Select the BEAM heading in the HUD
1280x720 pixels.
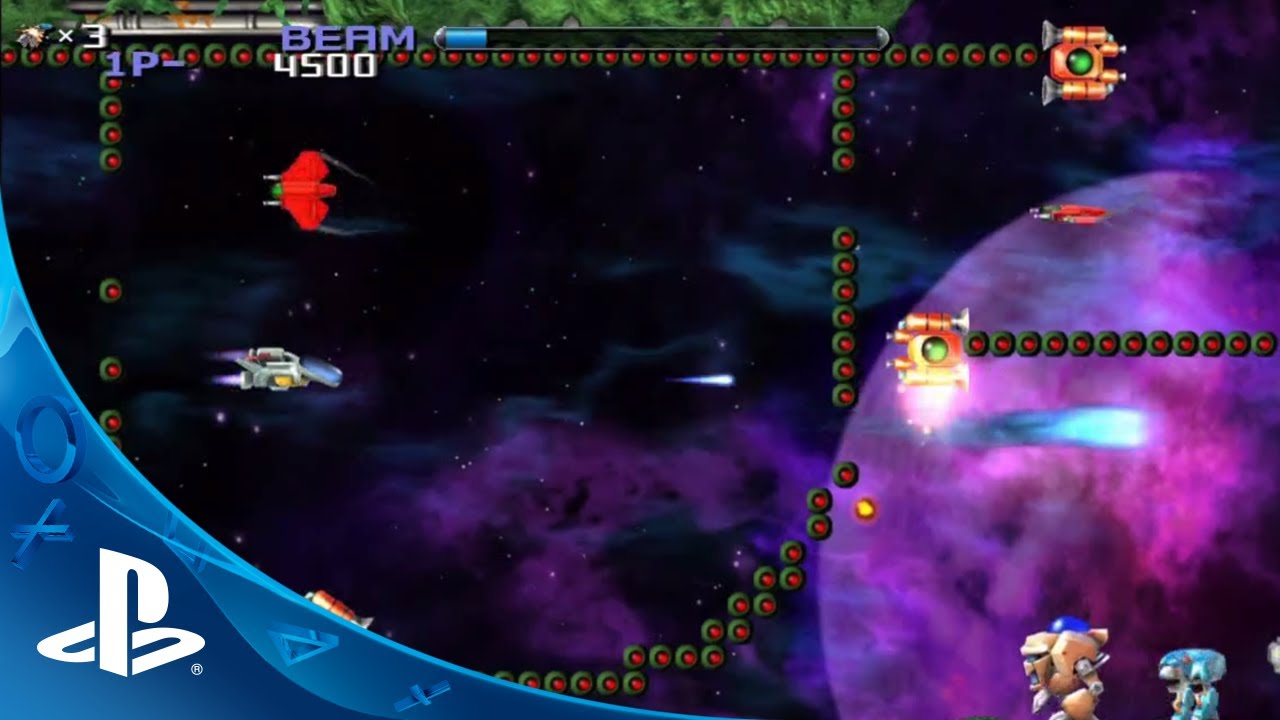pos(350,38)
